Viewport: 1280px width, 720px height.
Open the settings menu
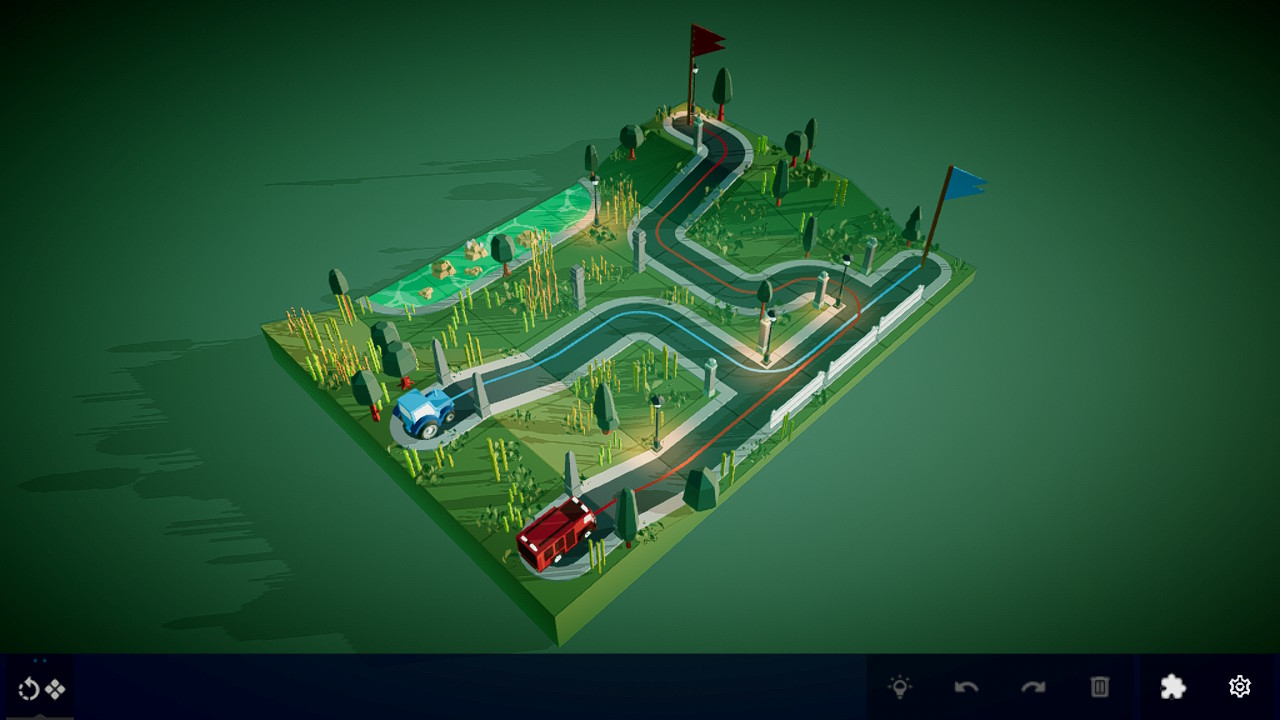coord(1239,687)
